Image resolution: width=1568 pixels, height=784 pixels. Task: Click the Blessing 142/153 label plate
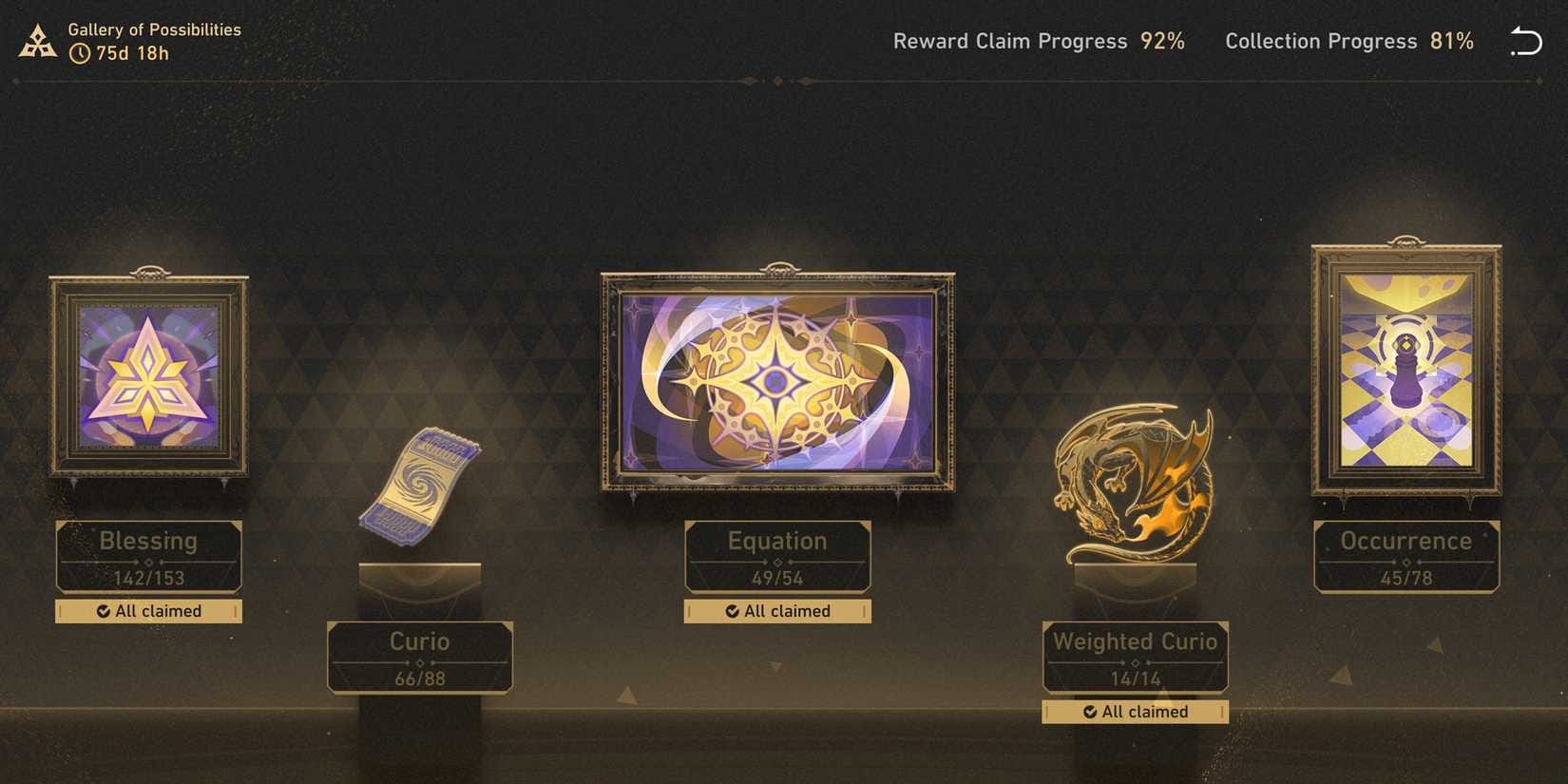click(148, 557)
